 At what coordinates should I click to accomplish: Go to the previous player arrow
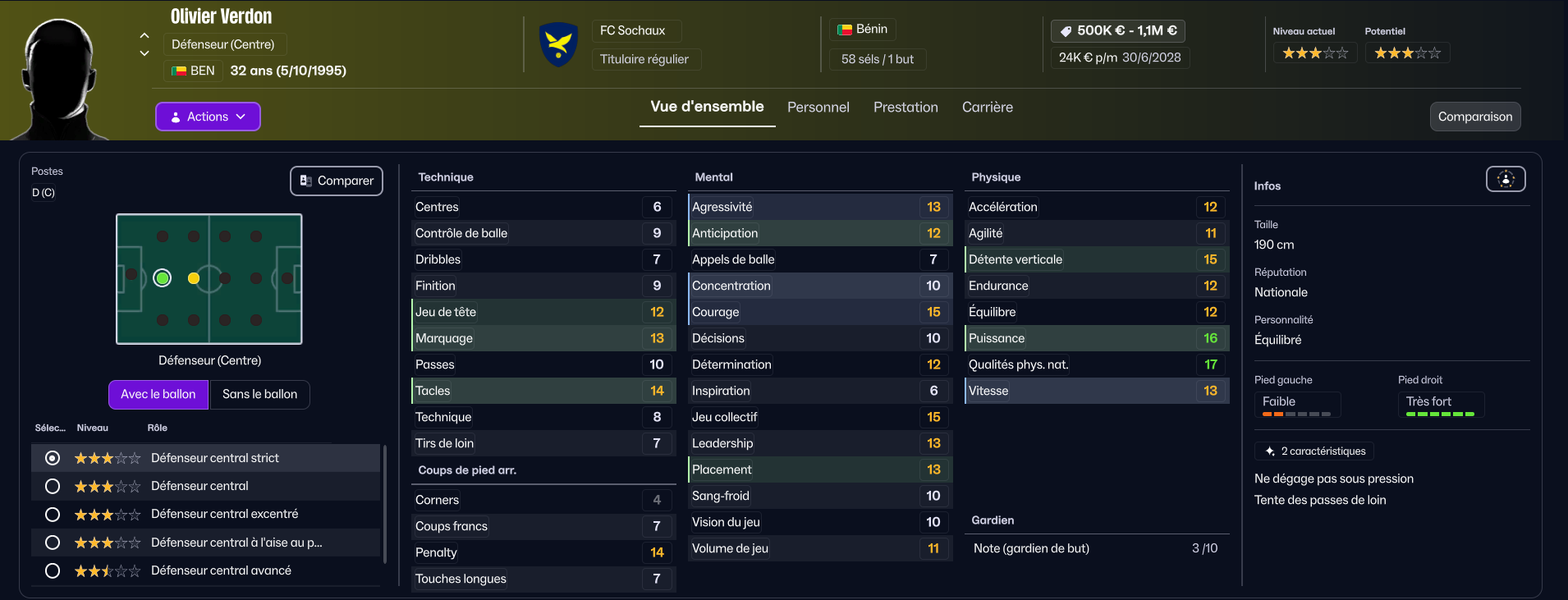pyautogui.click(x=144, y=35)
